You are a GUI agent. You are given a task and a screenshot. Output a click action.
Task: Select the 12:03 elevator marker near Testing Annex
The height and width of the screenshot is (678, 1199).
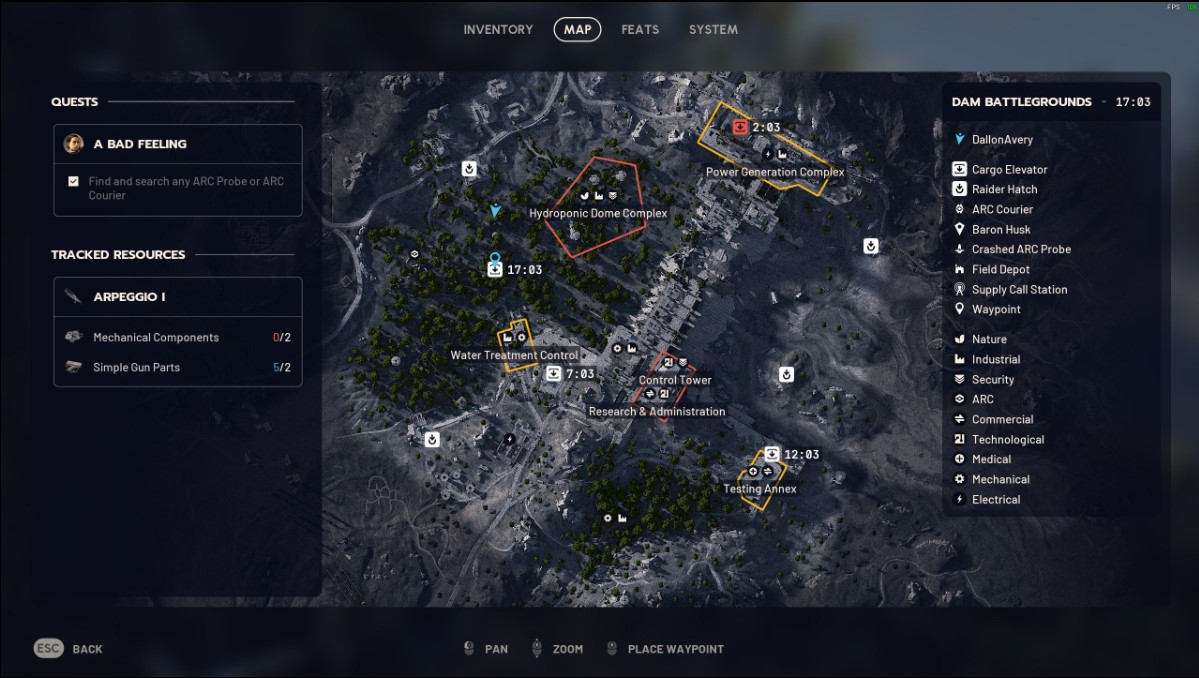coord(772,455)
